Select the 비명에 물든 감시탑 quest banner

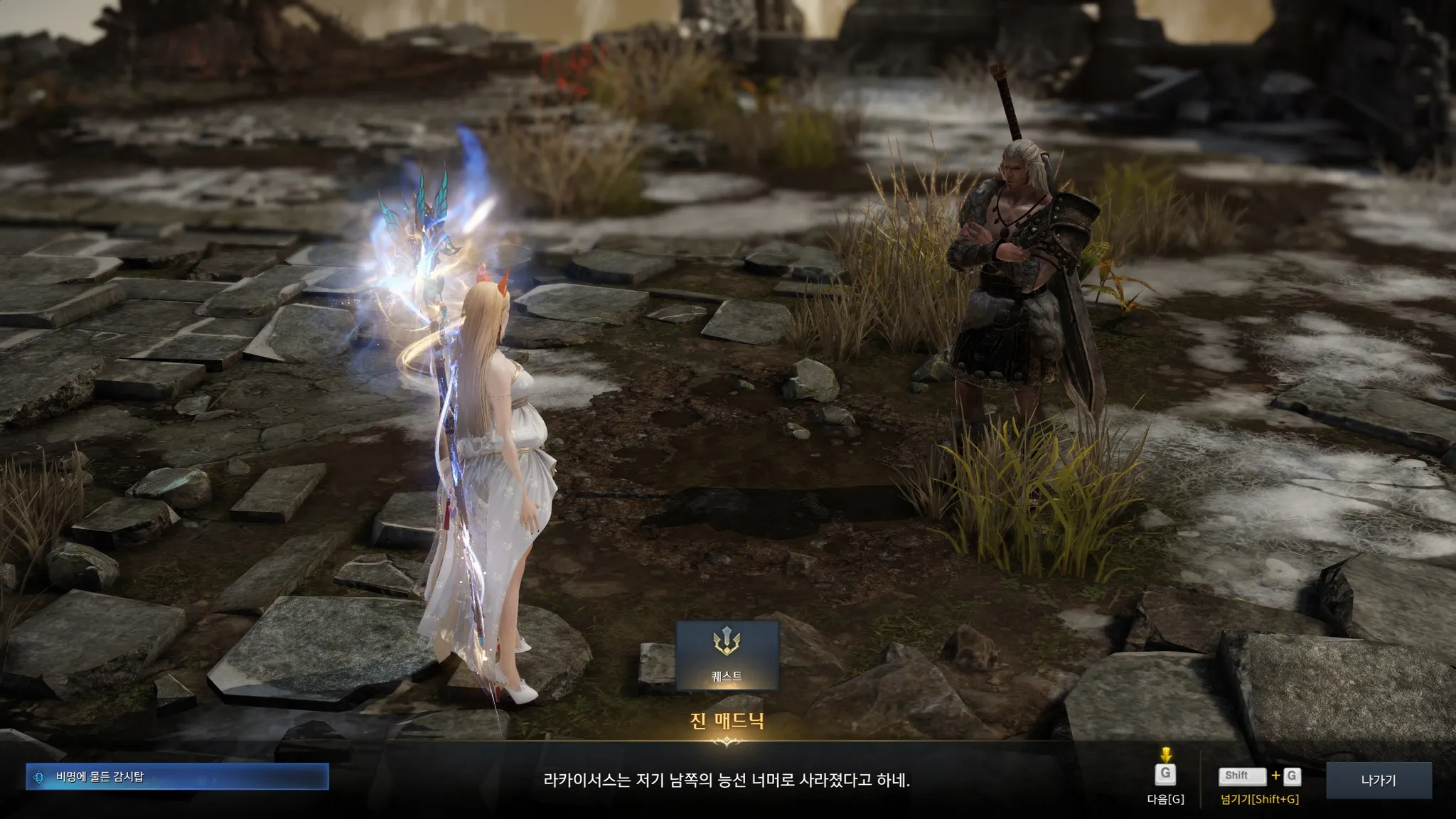click(177, 777)
